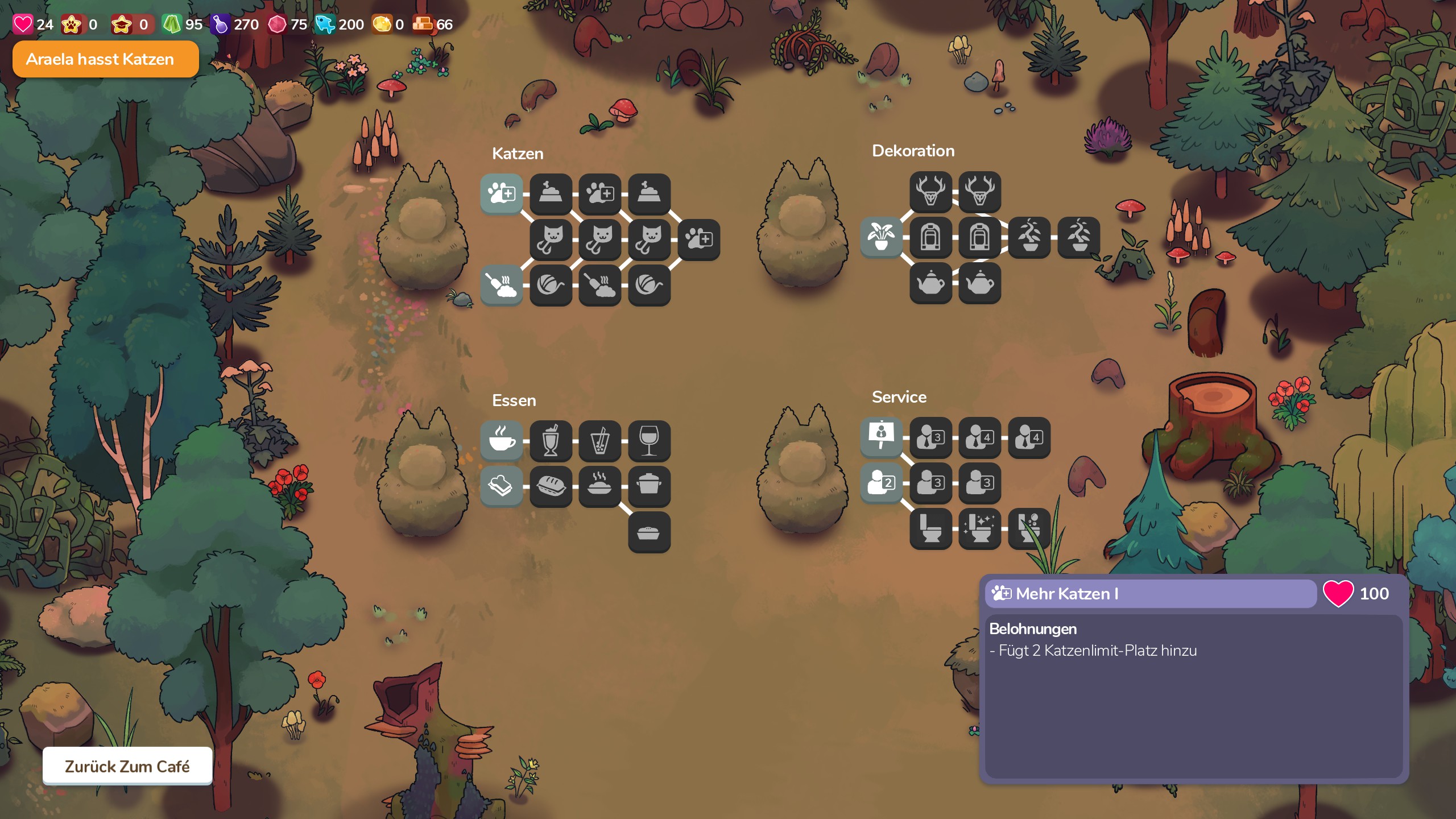Choose the cooking pot food node
Screen dimensions: 1456x819
[x=649, y=486]
